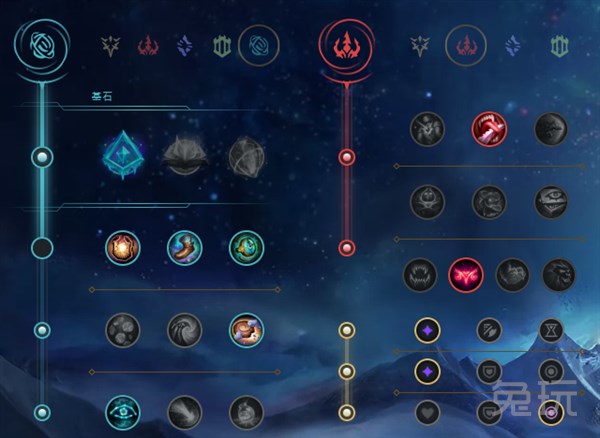The height and width of the screenshot is (438, 600).
Task: Switch primary path to Sorcery
Action: click(185, 45)
